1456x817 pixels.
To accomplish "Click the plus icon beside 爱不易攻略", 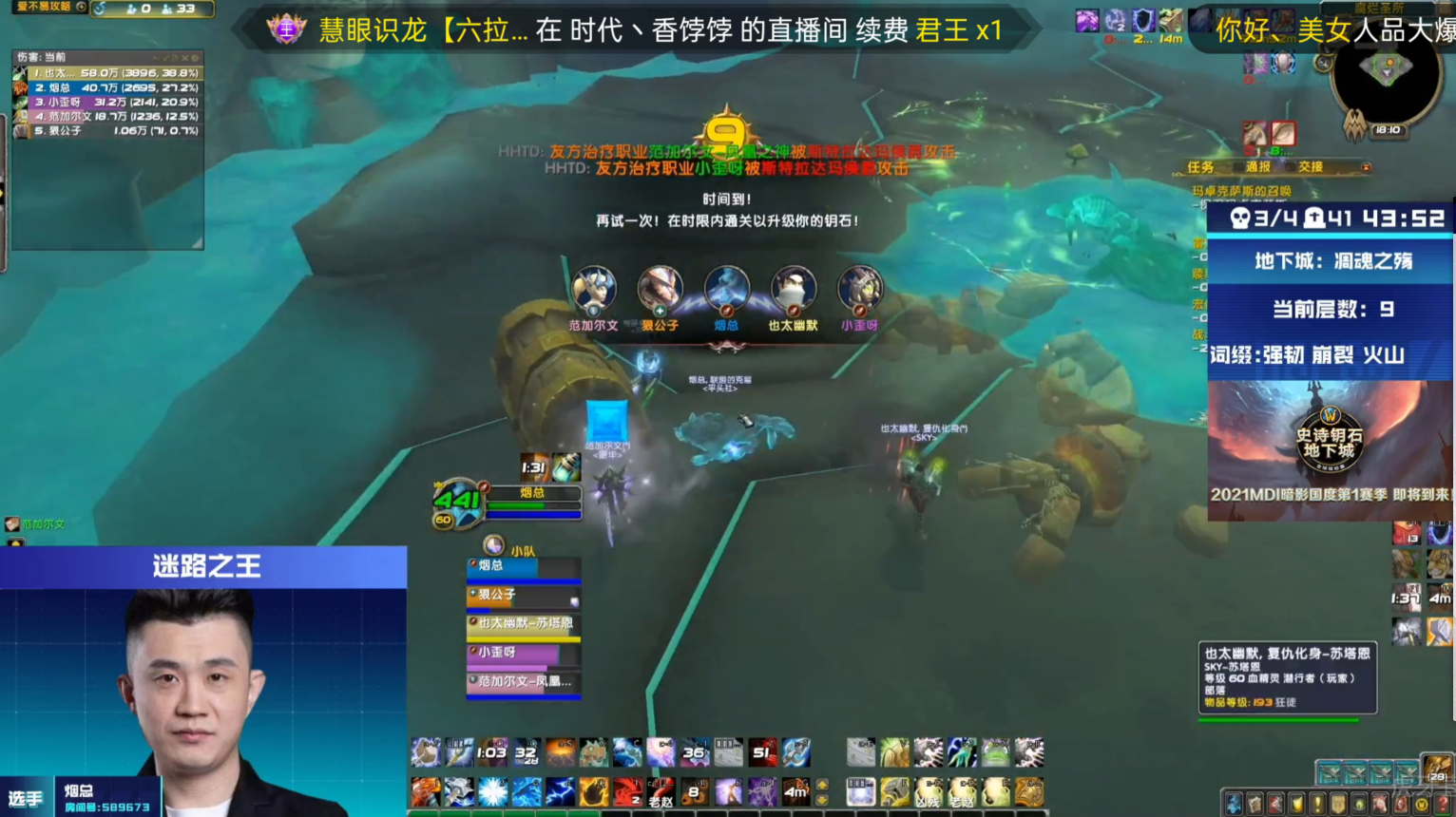I will [x=82, y=8].
